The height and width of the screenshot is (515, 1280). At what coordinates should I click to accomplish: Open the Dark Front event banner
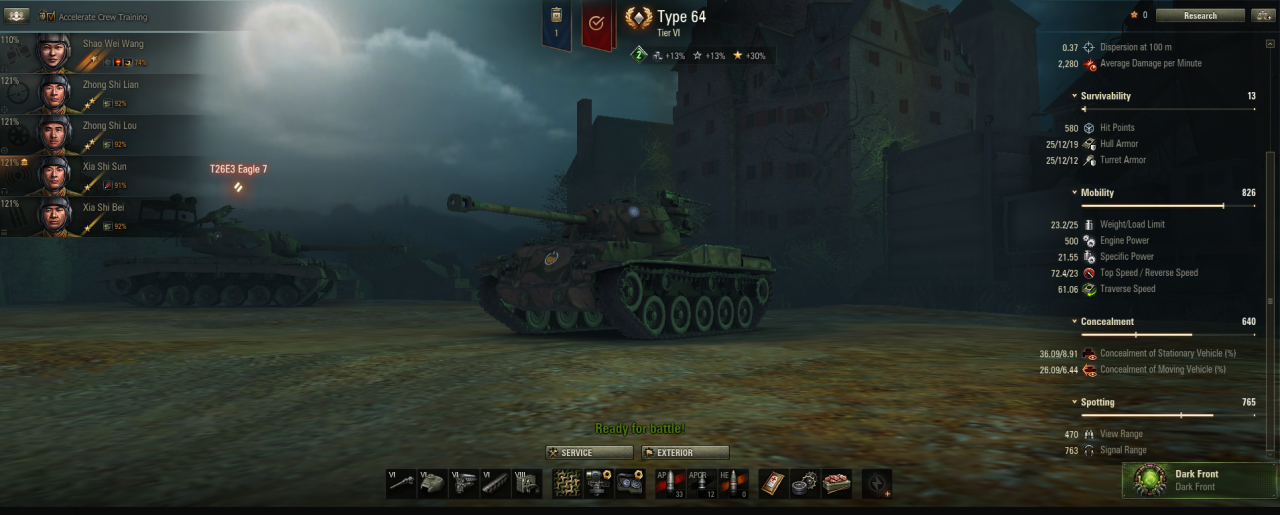tap(1199, 479)
